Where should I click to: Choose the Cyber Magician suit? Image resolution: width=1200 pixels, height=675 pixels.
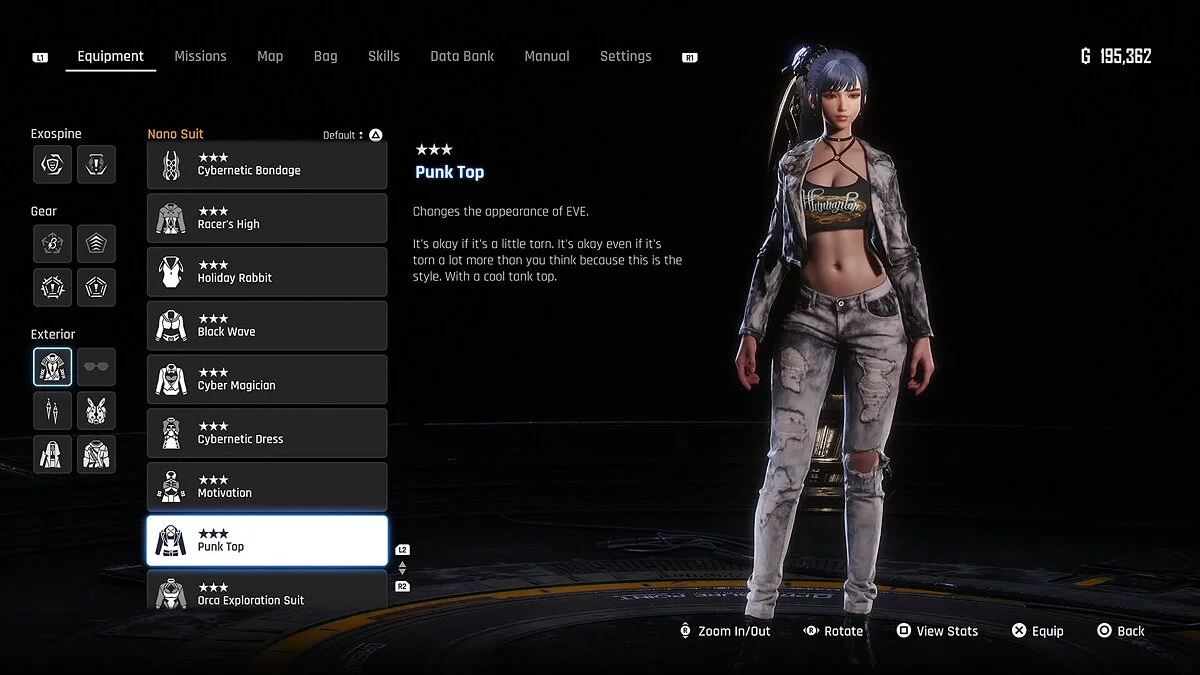pyautogui.click(x=267, y=380)
